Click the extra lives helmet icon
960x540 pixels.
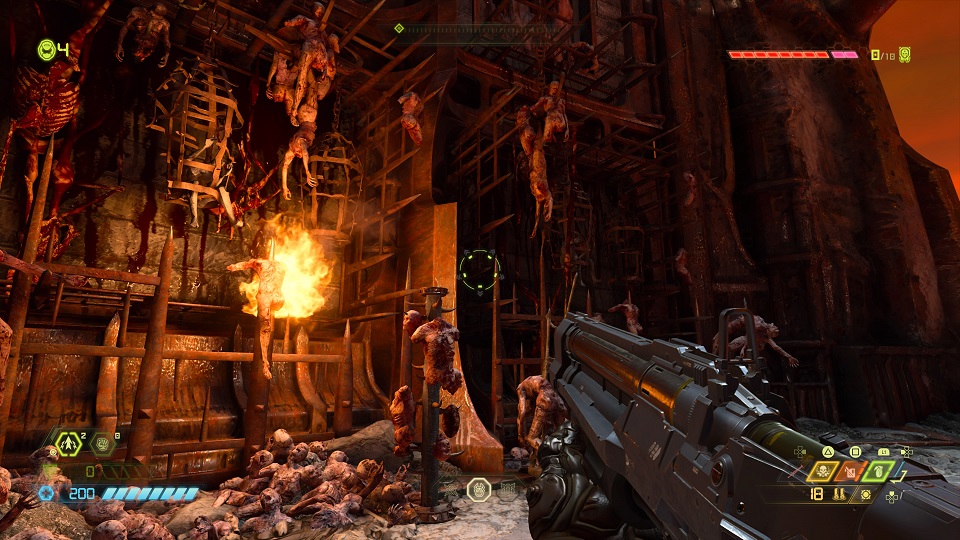[x=47, y=49]
